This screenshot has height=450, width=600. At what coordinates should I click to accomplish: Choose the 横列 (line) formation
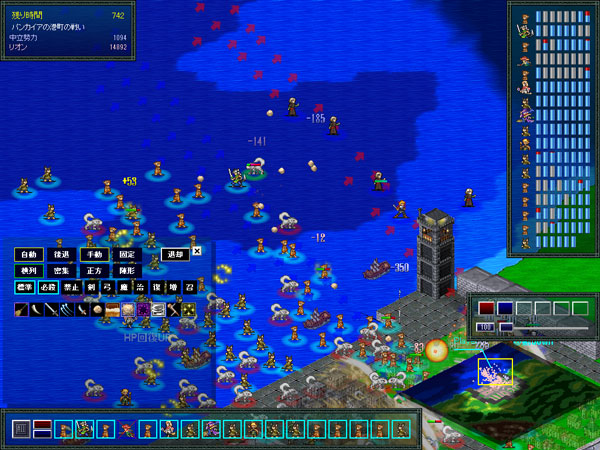[30, 270]
